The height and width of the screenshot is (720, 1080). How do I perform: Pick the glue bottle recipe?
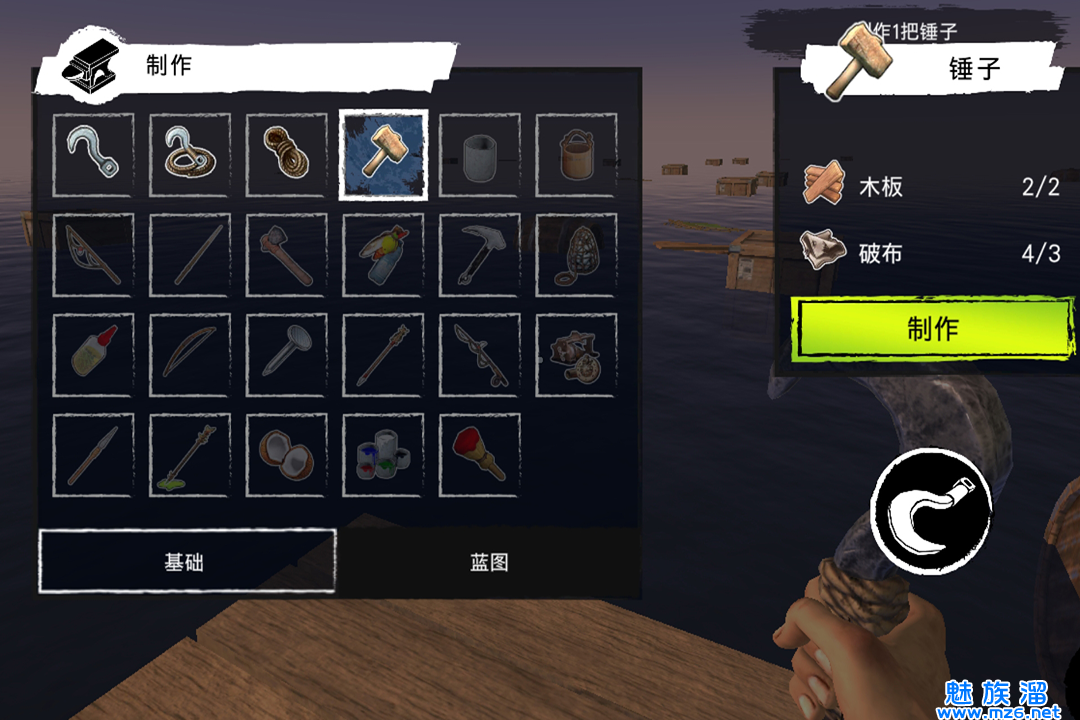pyautogui.click(x=93, y=355)
